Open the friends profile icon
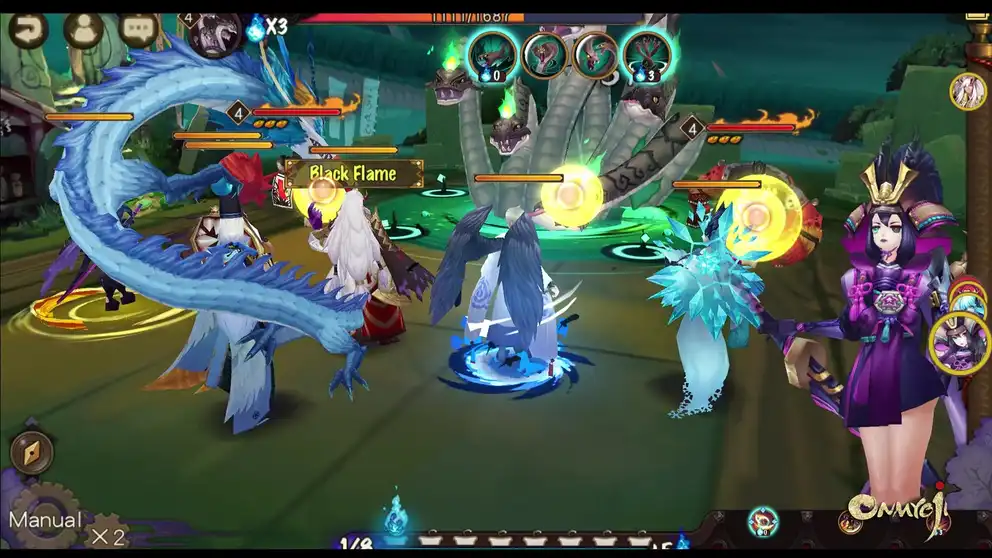This screenshot has height=558, width=992. 84,28
